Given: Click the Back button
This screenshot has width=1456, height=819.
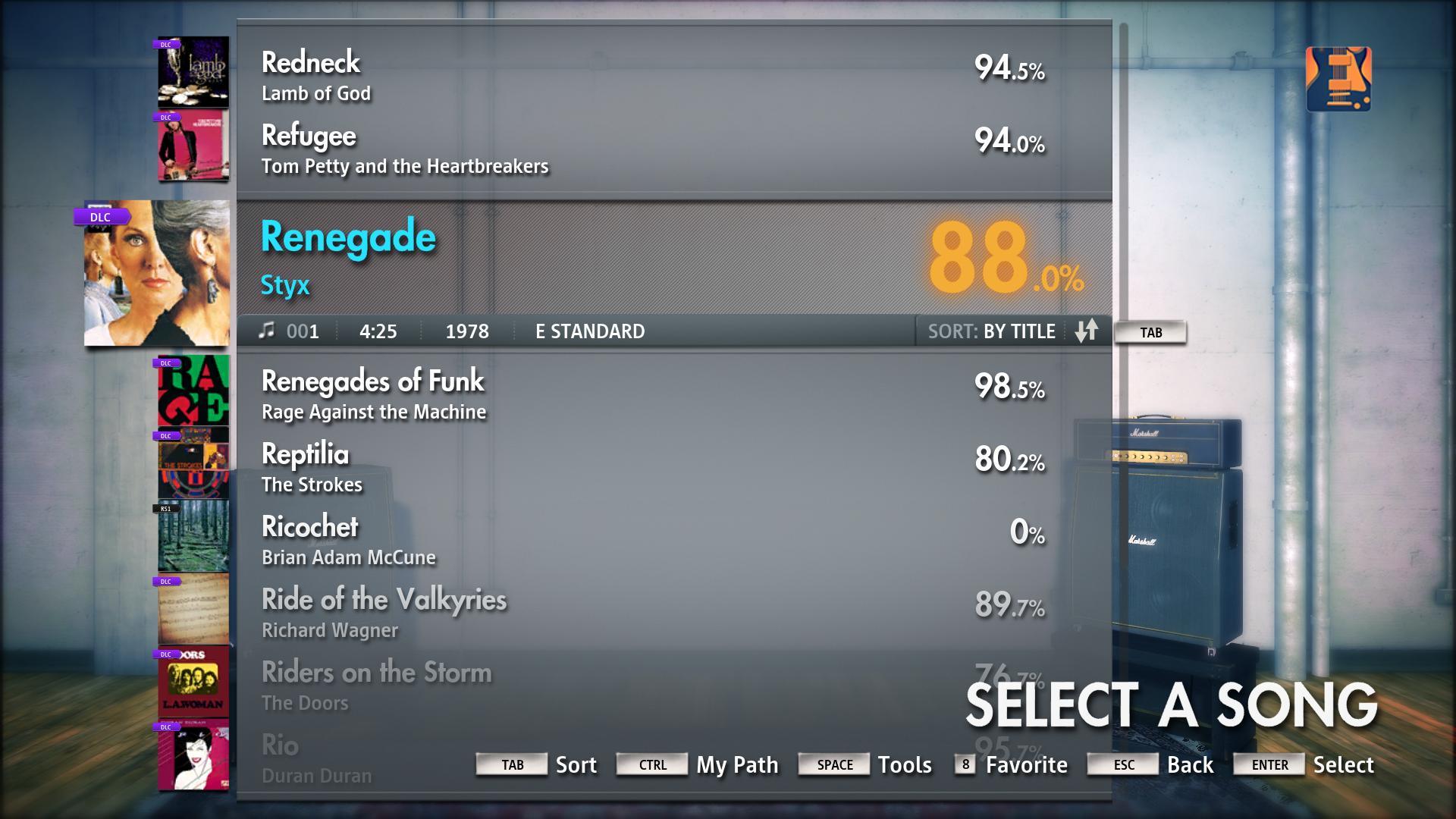Looking at the screenshot, I should 1189,764.
